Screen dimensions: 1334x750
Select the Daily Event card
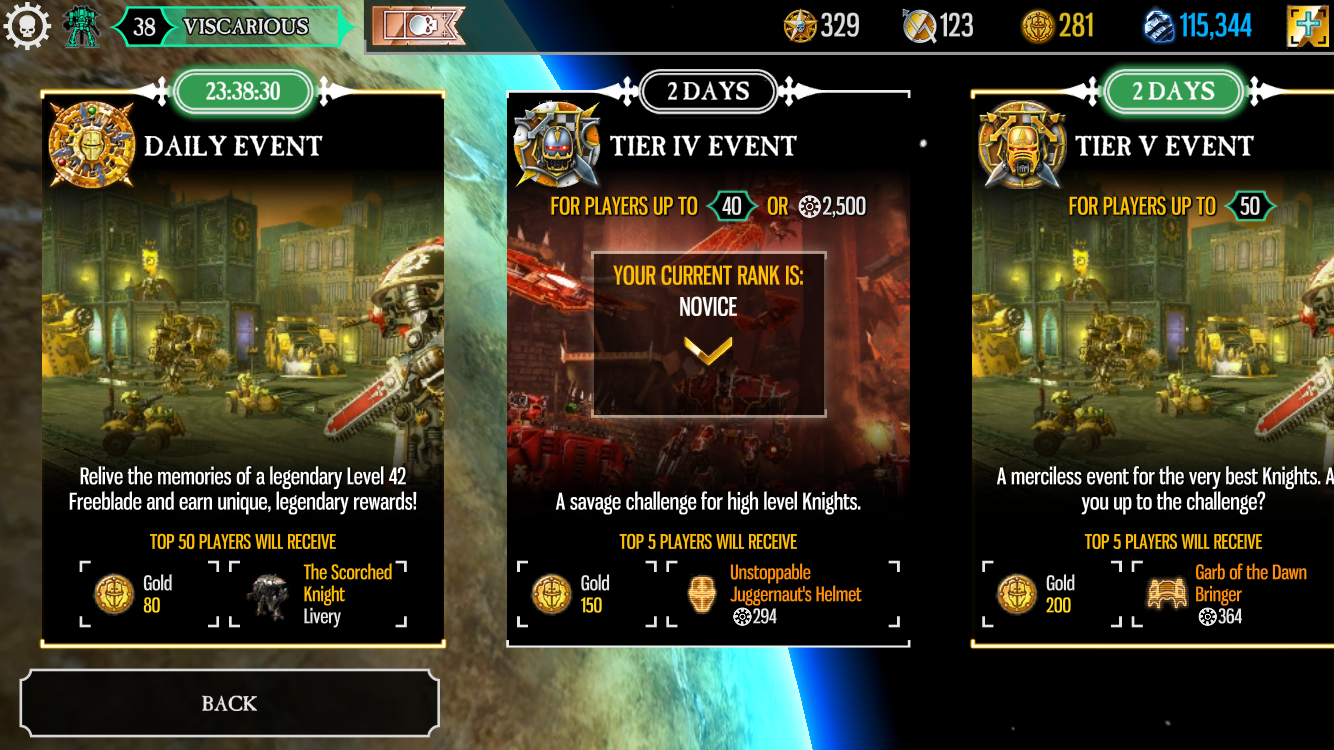[243, 370]
